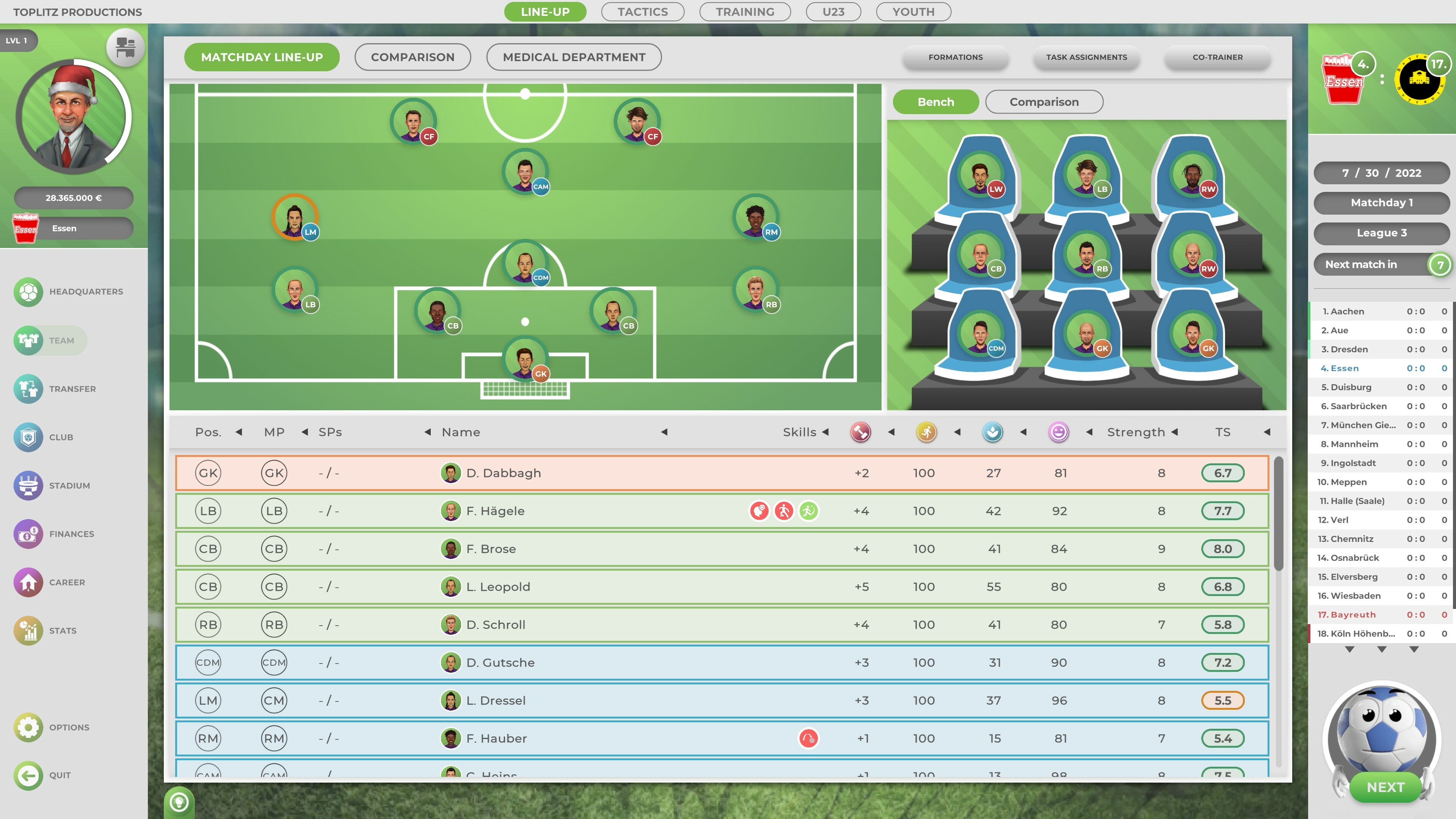Switch to the MEDICAL DEPARTMENT tab
The image size is (1456, 819).
click(574, 57)
